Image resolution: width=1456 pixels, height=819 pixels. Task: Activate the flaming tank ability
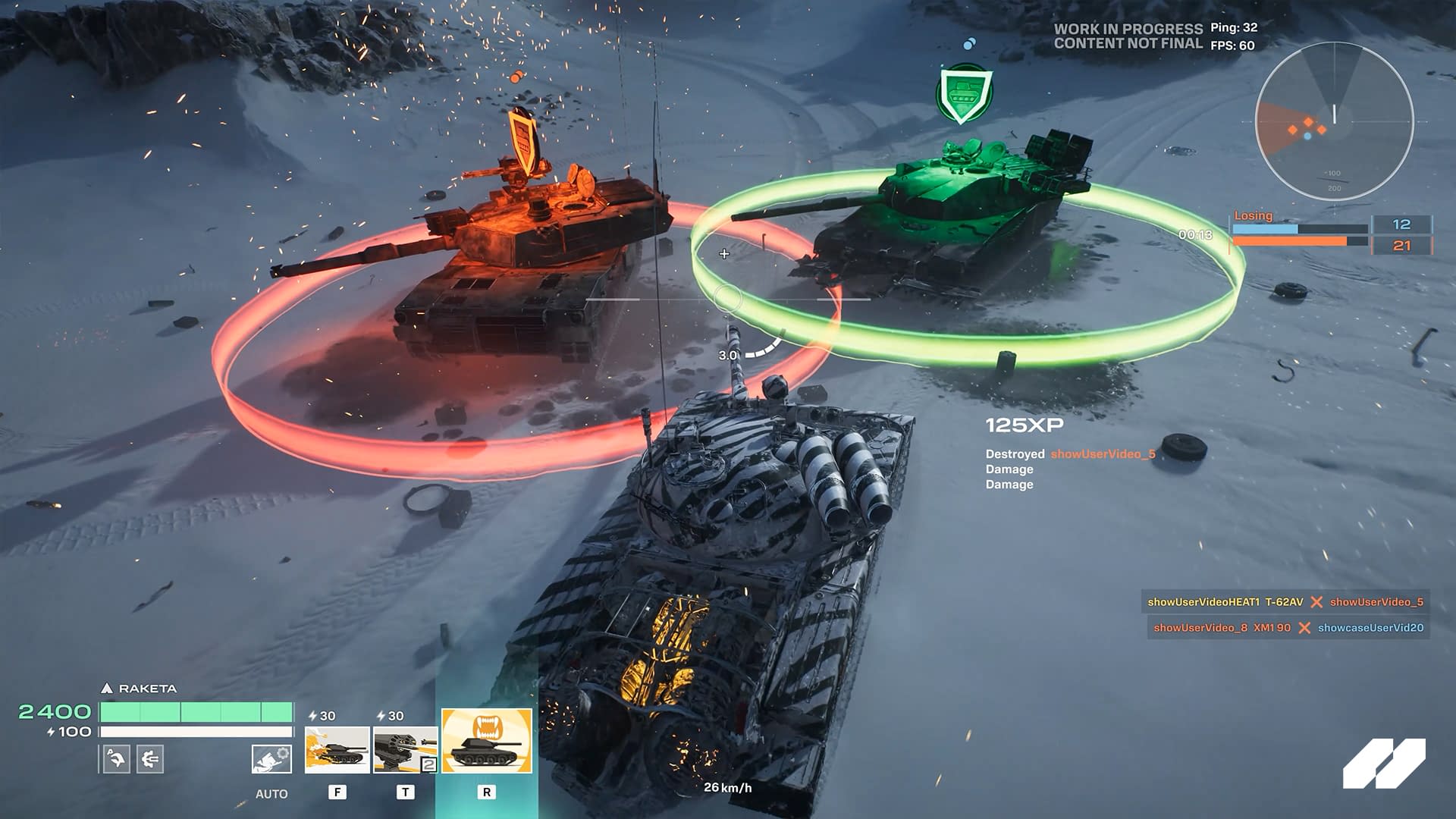(x=337, y=749)
